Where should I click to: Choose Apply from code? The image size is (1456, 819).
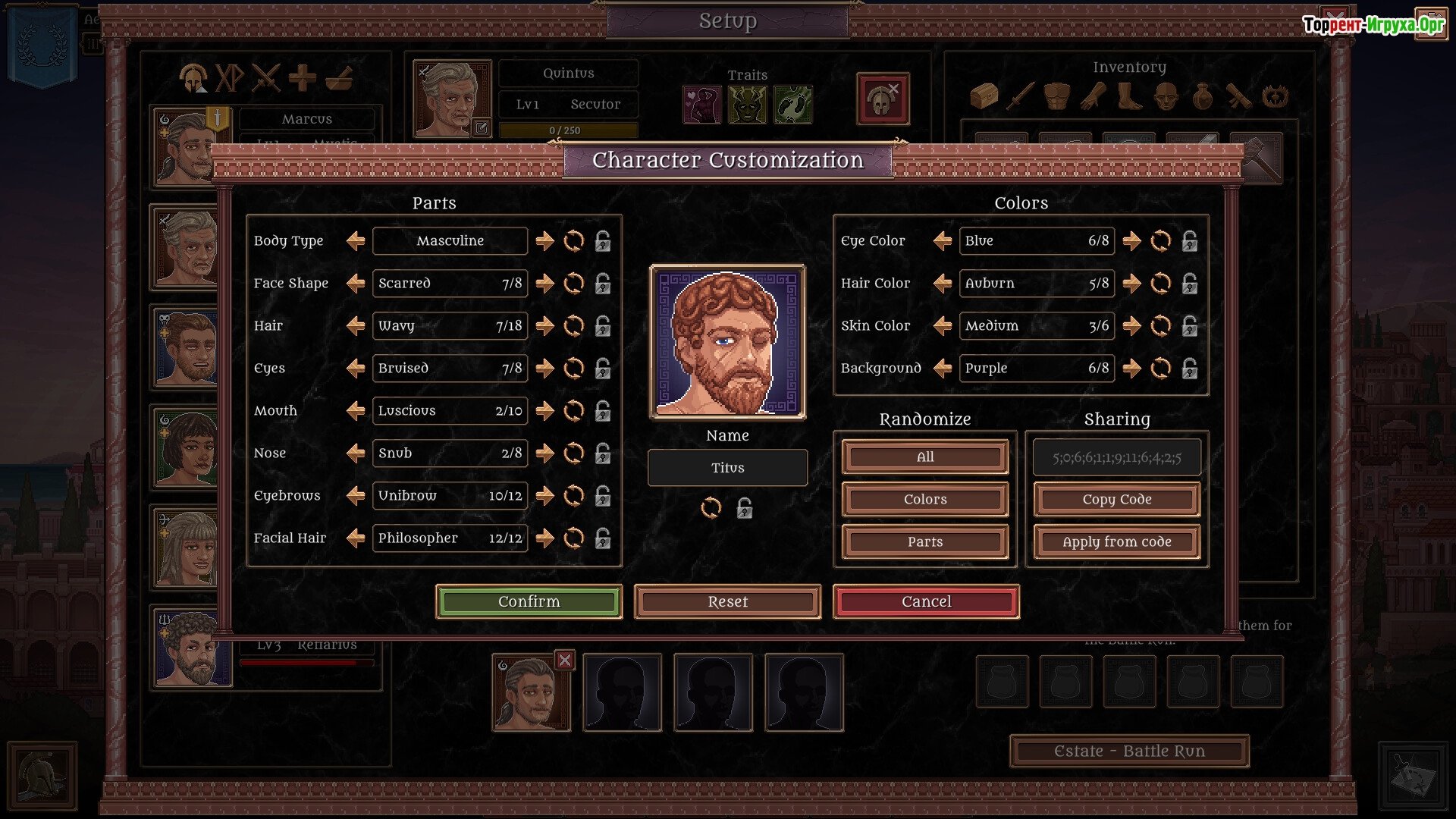(x=1116, y=541)
